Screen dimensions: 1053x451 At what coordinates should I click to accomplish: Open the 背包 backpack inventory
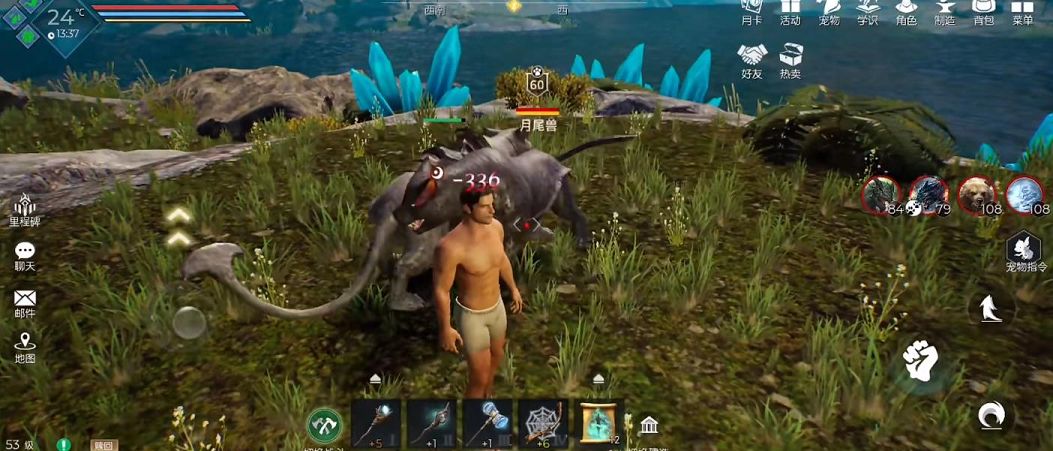pos(983,10)
